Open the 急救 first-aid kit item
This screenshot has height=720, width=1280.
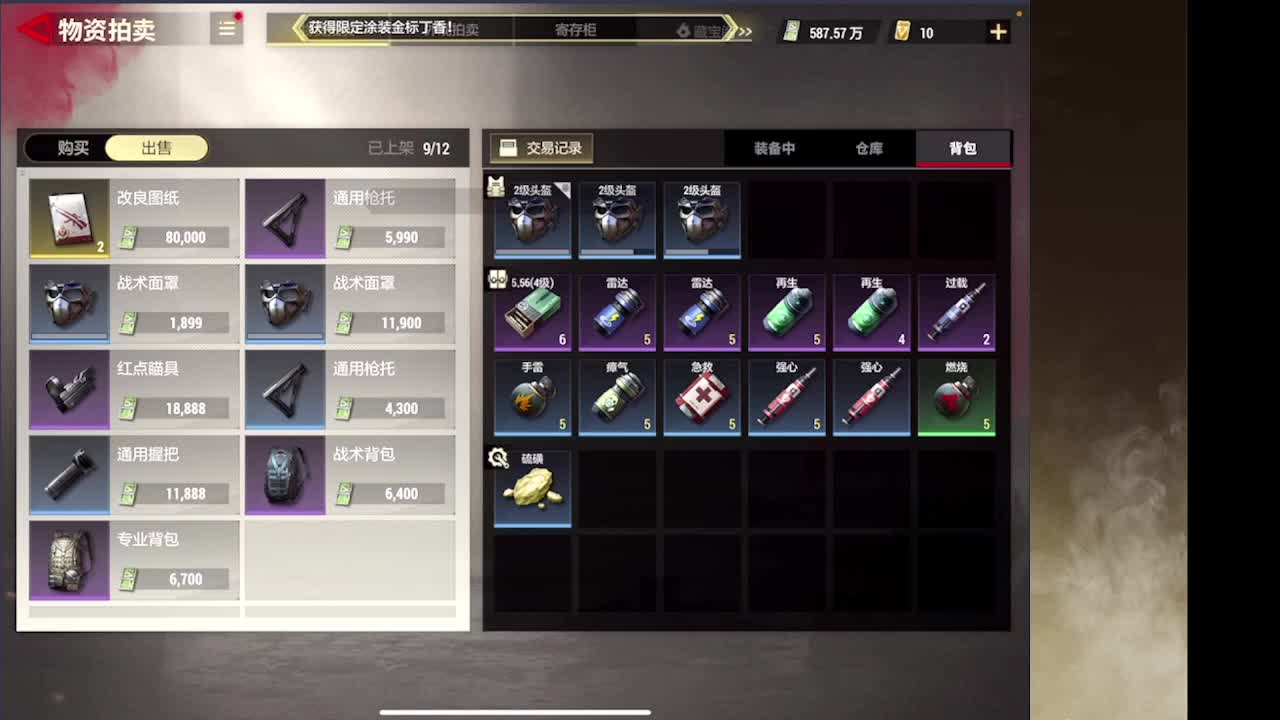pos(701,398)
